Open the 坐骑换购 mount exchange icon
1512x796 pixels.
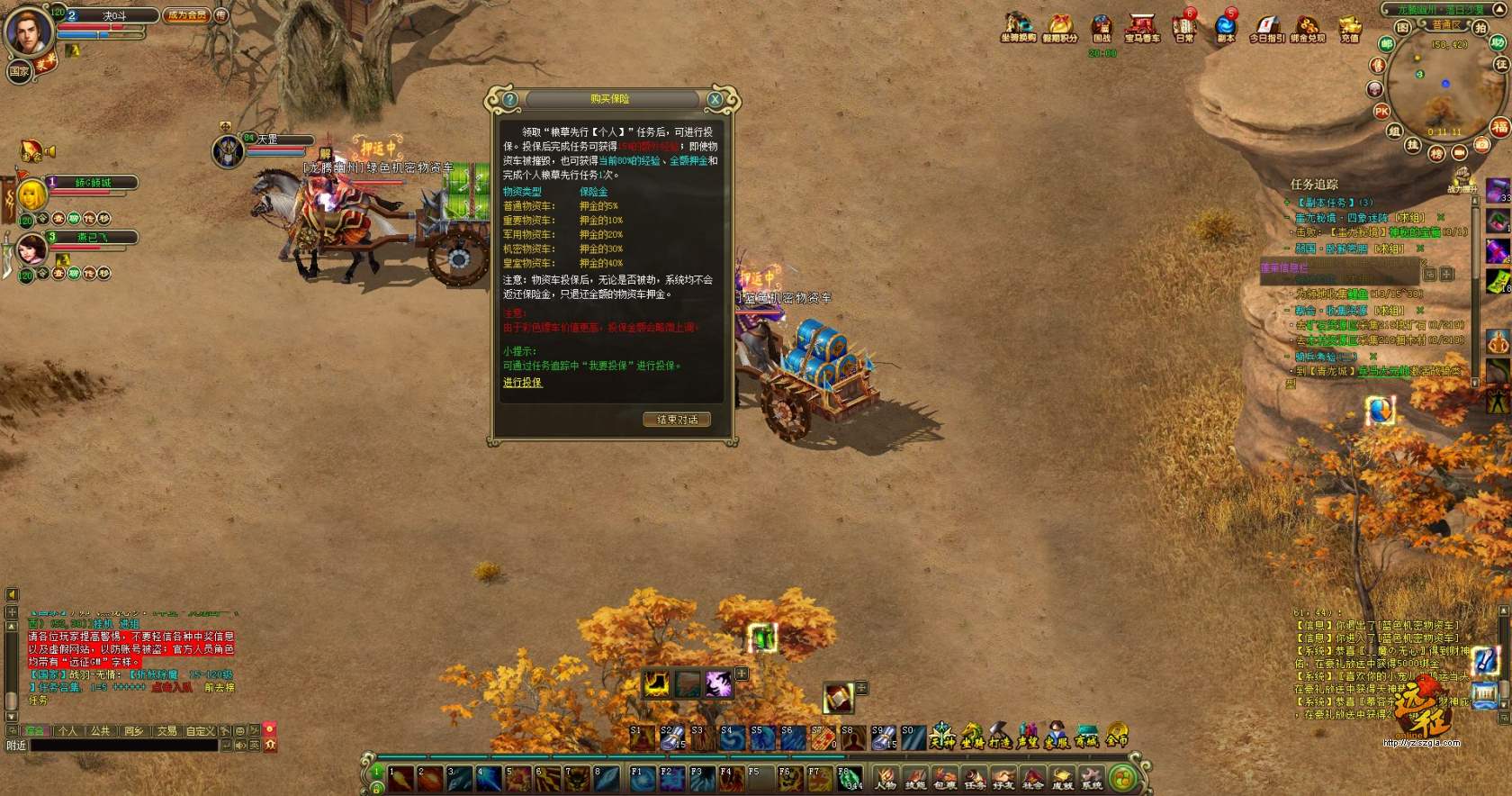coord(1018,27)
